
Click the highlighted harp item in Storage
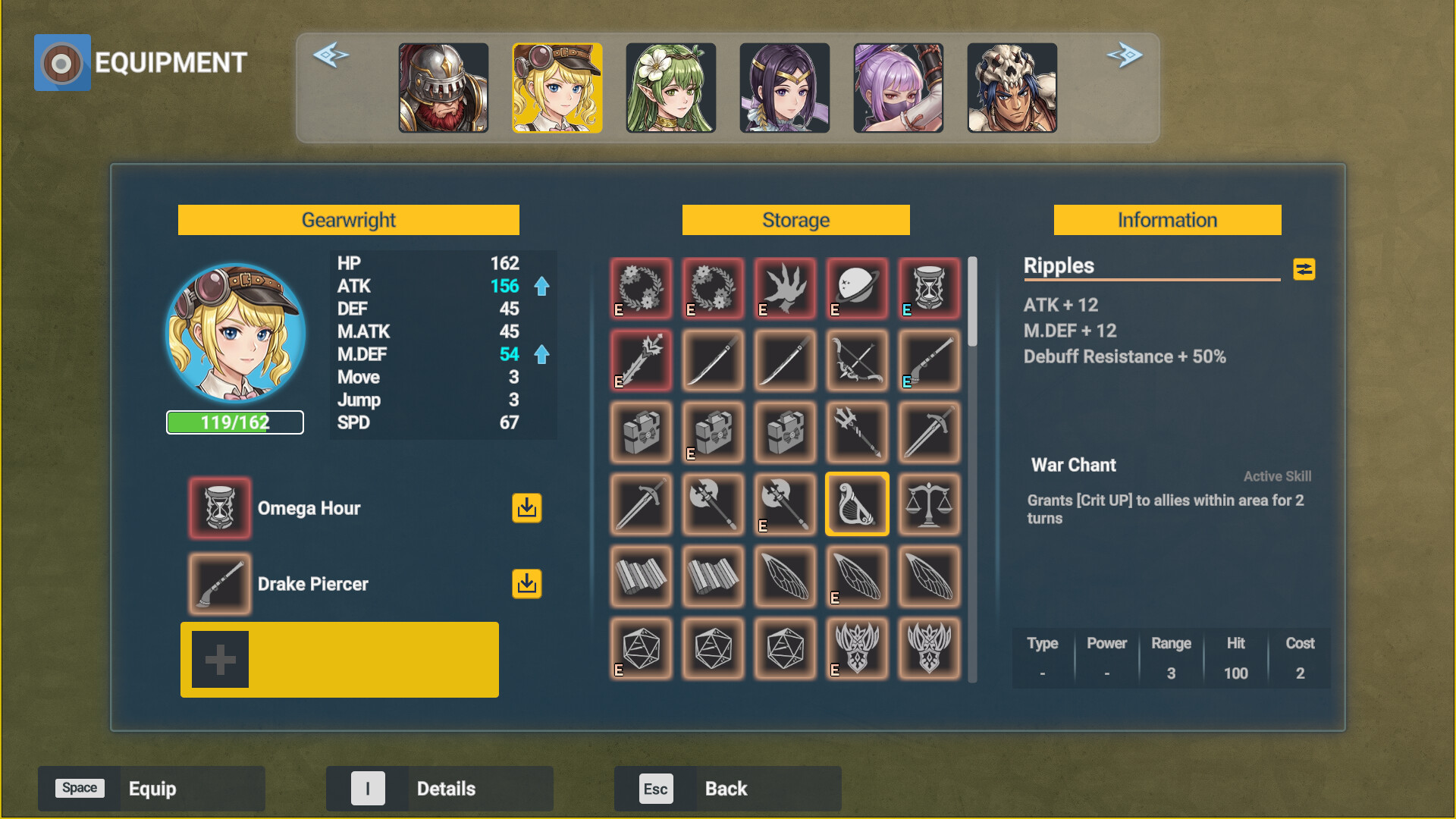pos(856,504)
